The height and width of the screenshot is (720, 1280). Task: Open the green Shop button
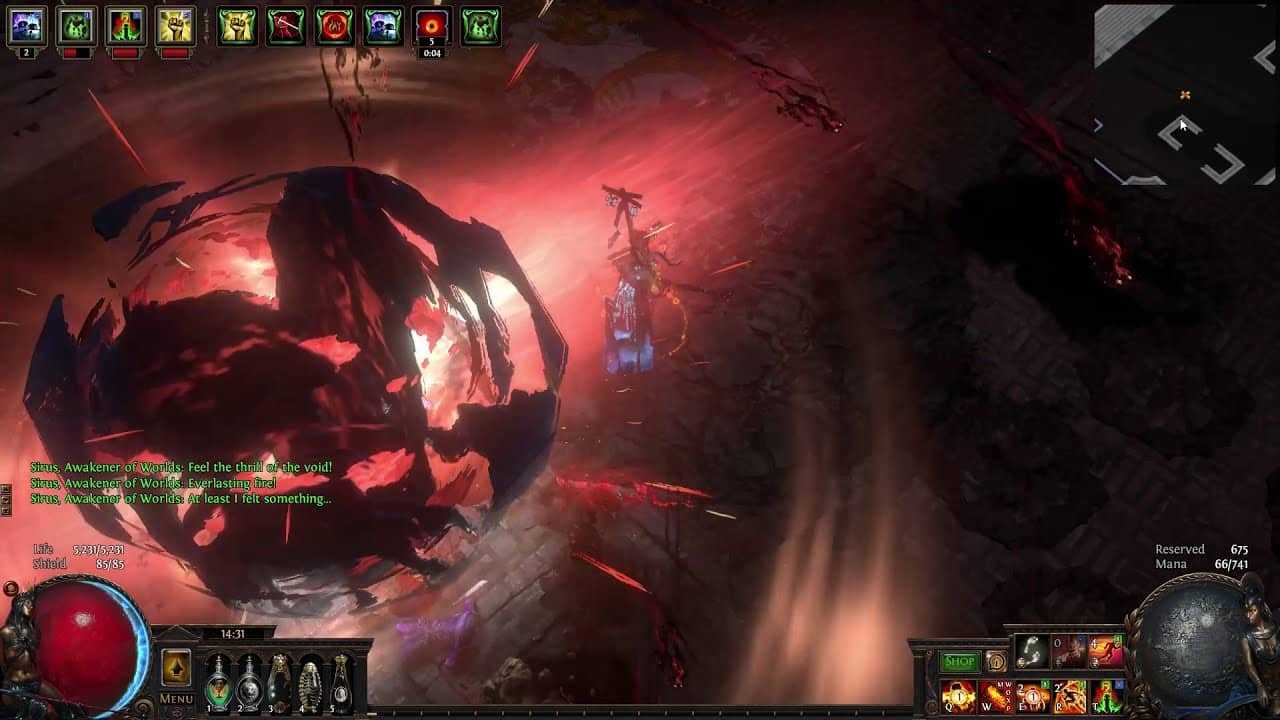click(959, 661)
